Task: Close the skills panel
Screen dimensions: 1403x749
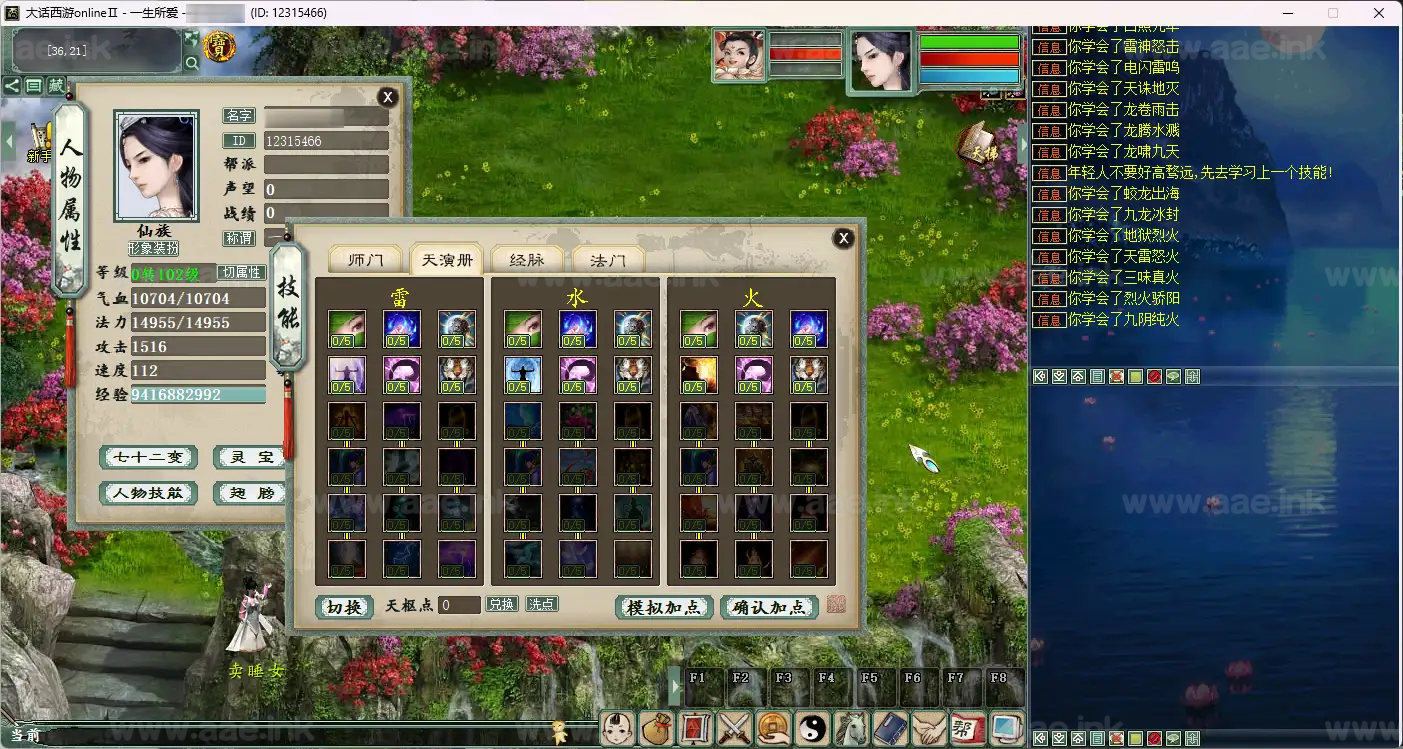Action: (x=844, y=238)
